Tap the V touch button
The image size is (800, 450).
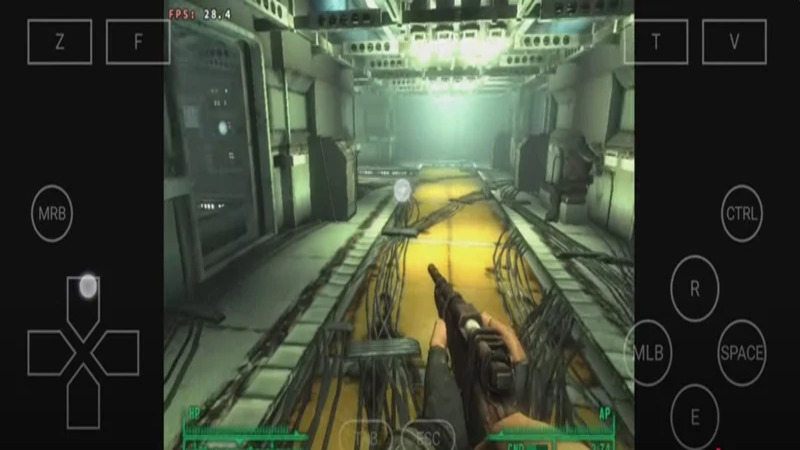click(x=734, y=42)
